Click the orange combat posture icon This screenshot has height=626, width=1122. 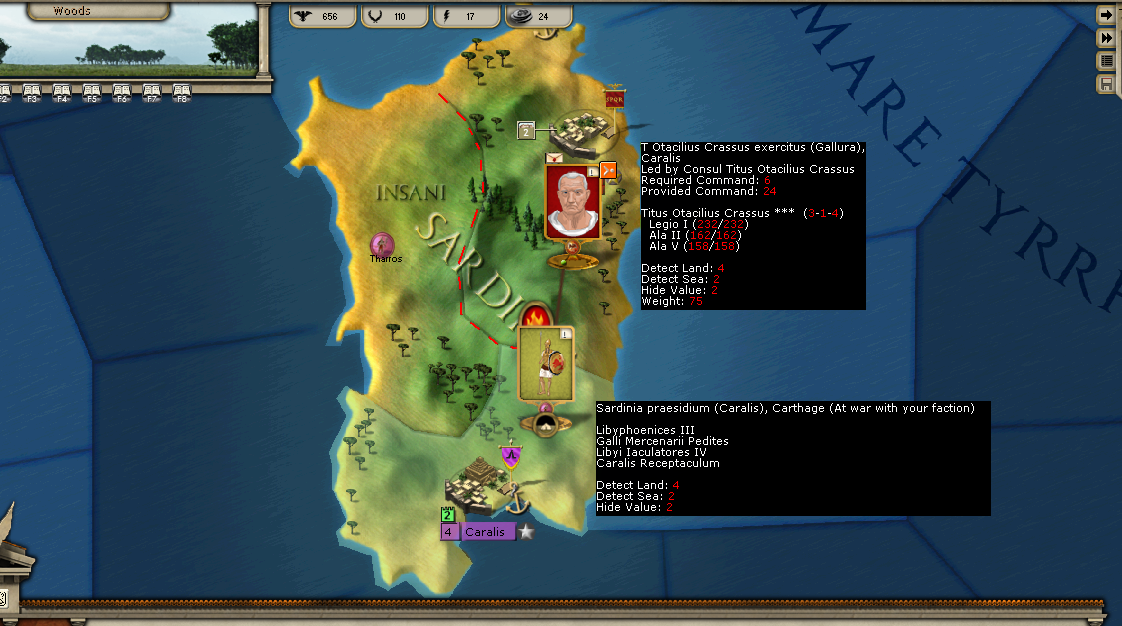608,171
